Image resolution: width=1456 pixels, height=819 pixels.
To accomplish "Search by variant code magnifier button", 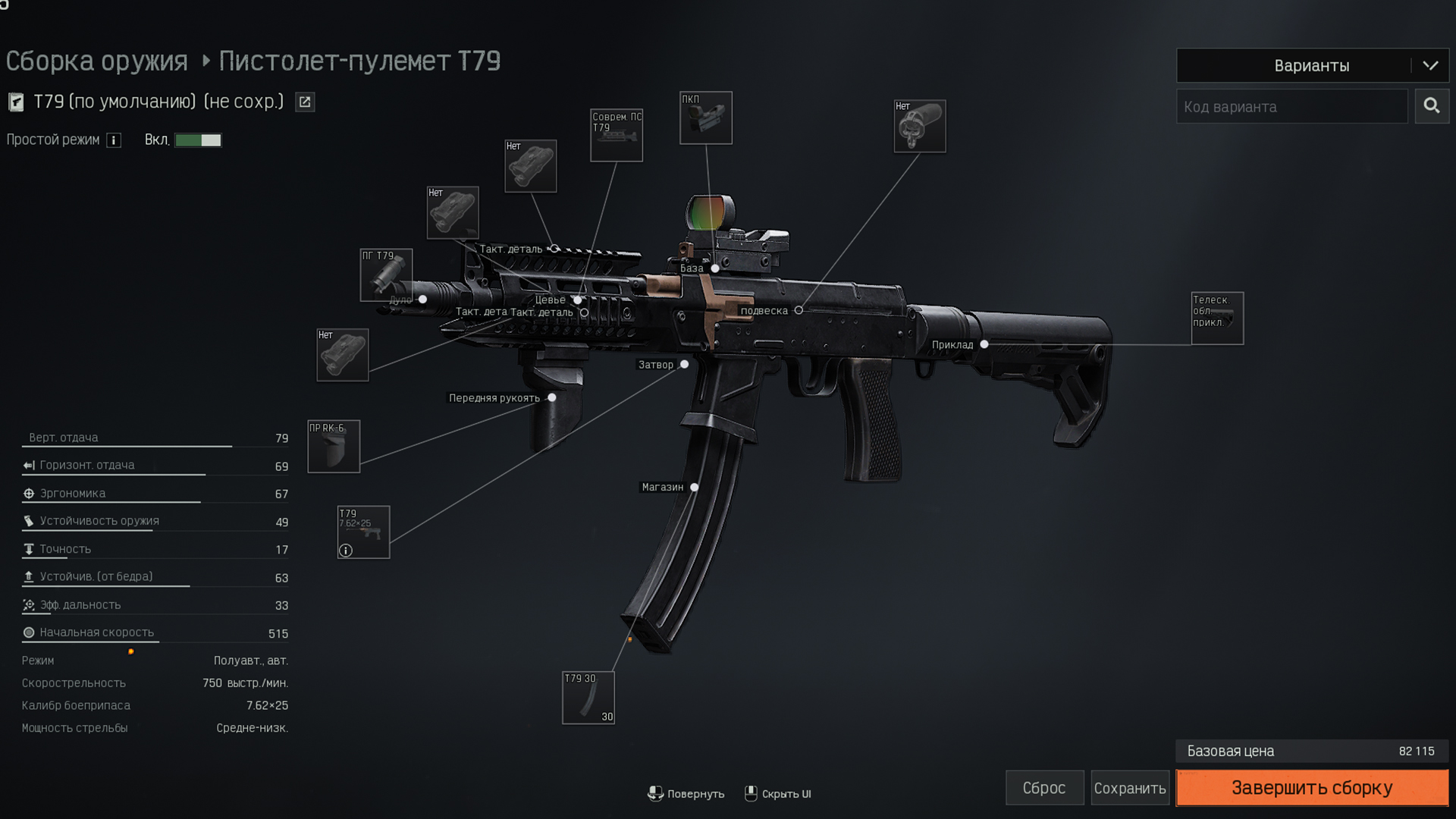I will 1432,106.
